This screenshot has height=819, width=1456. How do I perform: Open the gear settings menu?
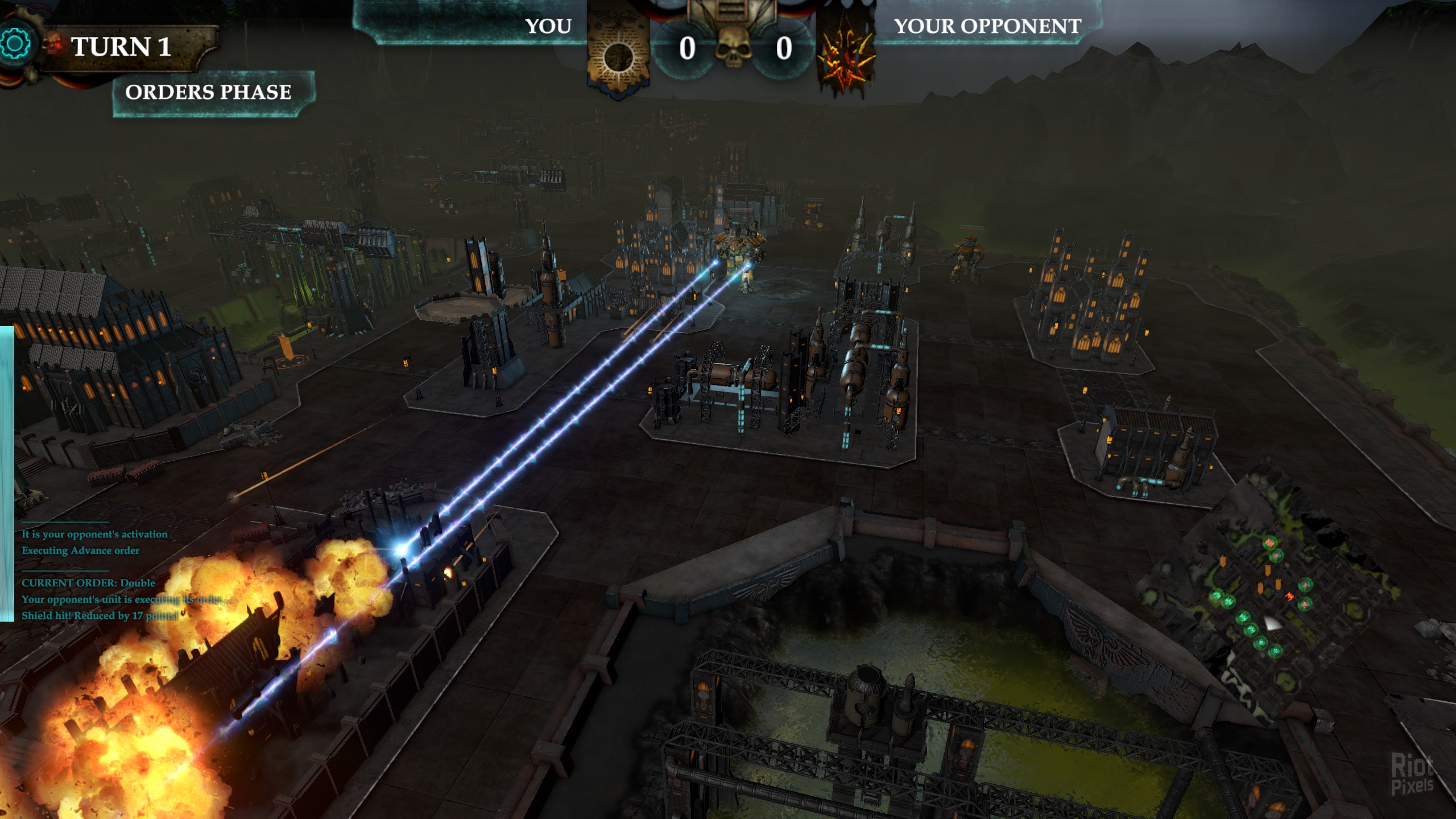[x=15, y=44]
